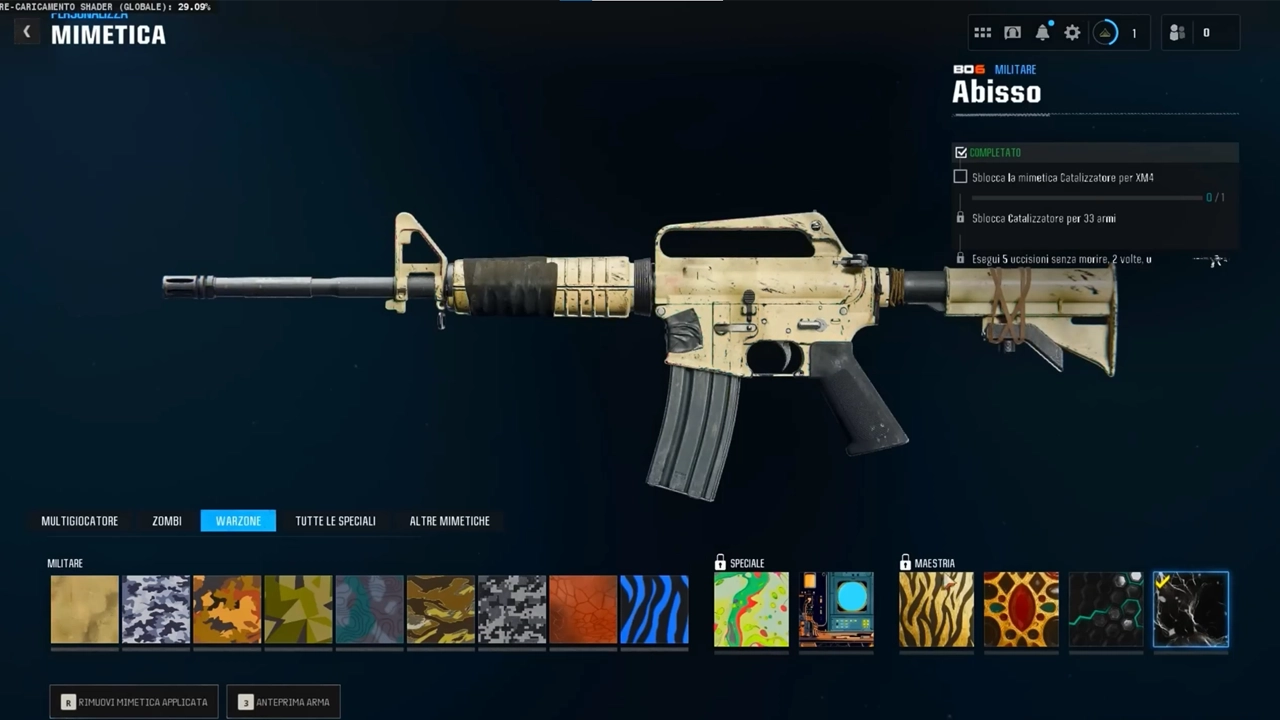Open settings with the gear icon
Screen dimensions: 1280x720
click(1072, 33)
